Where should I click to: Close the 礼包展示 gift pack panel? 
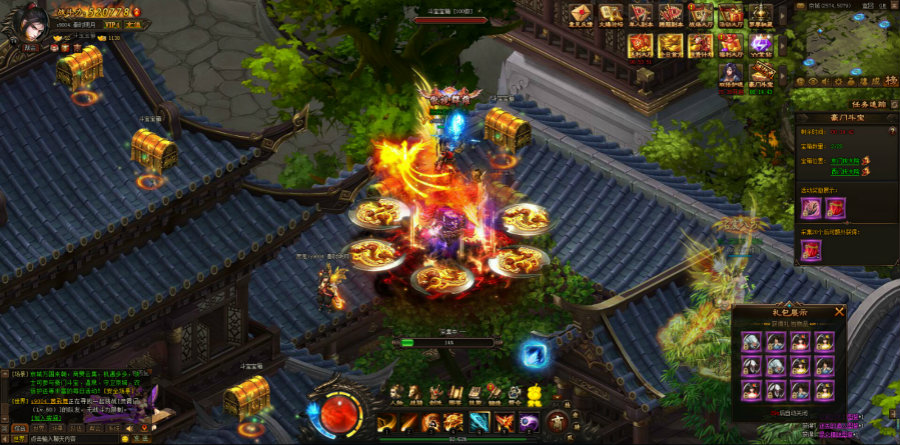click(x=839, y=311)
